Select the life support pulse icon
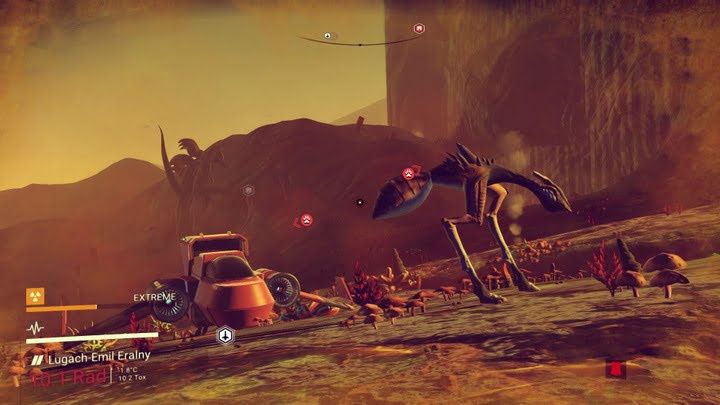 (x=35, y=327)
